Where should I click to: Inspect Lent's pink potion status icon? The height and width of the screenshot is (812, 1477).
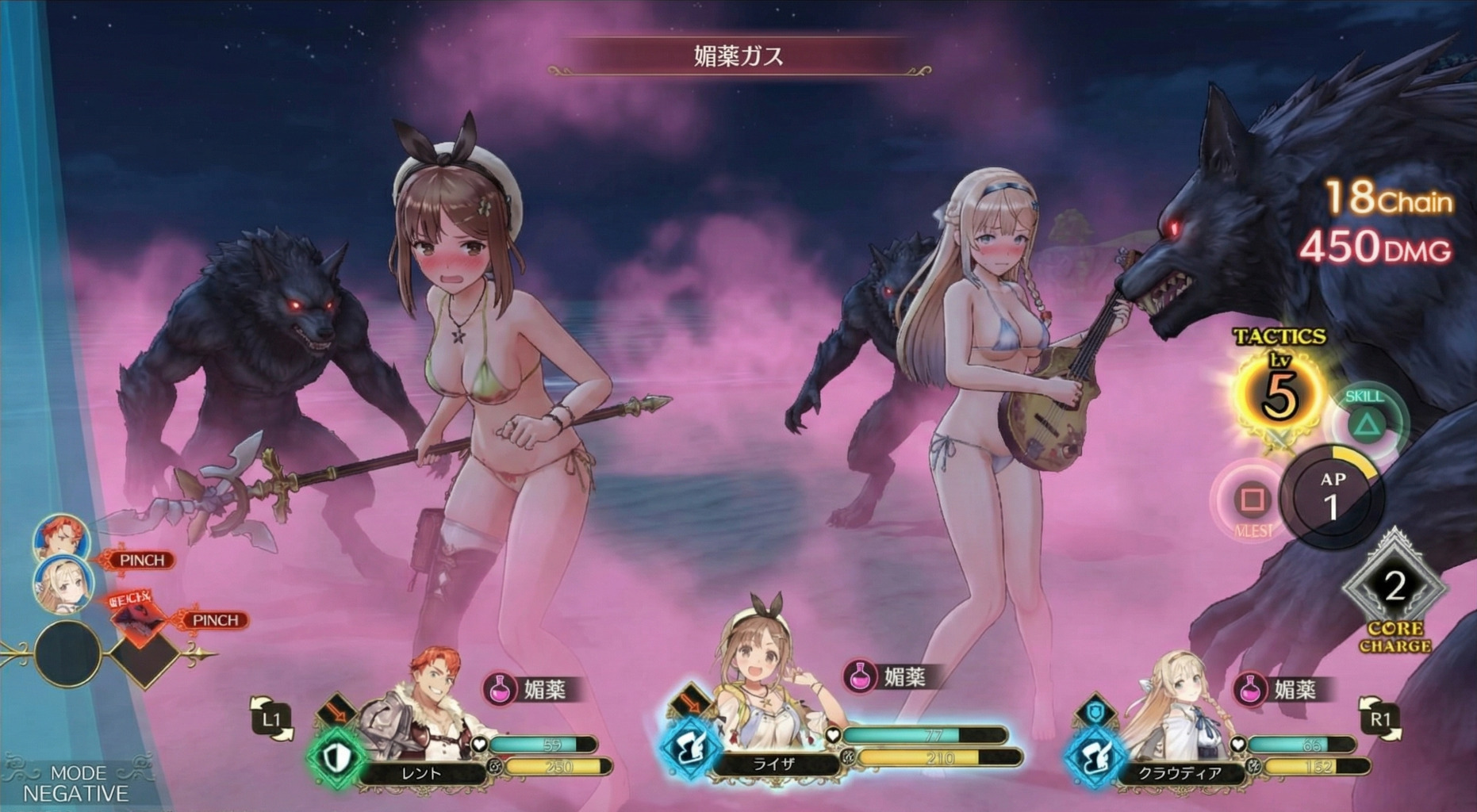tap(500, 688)
